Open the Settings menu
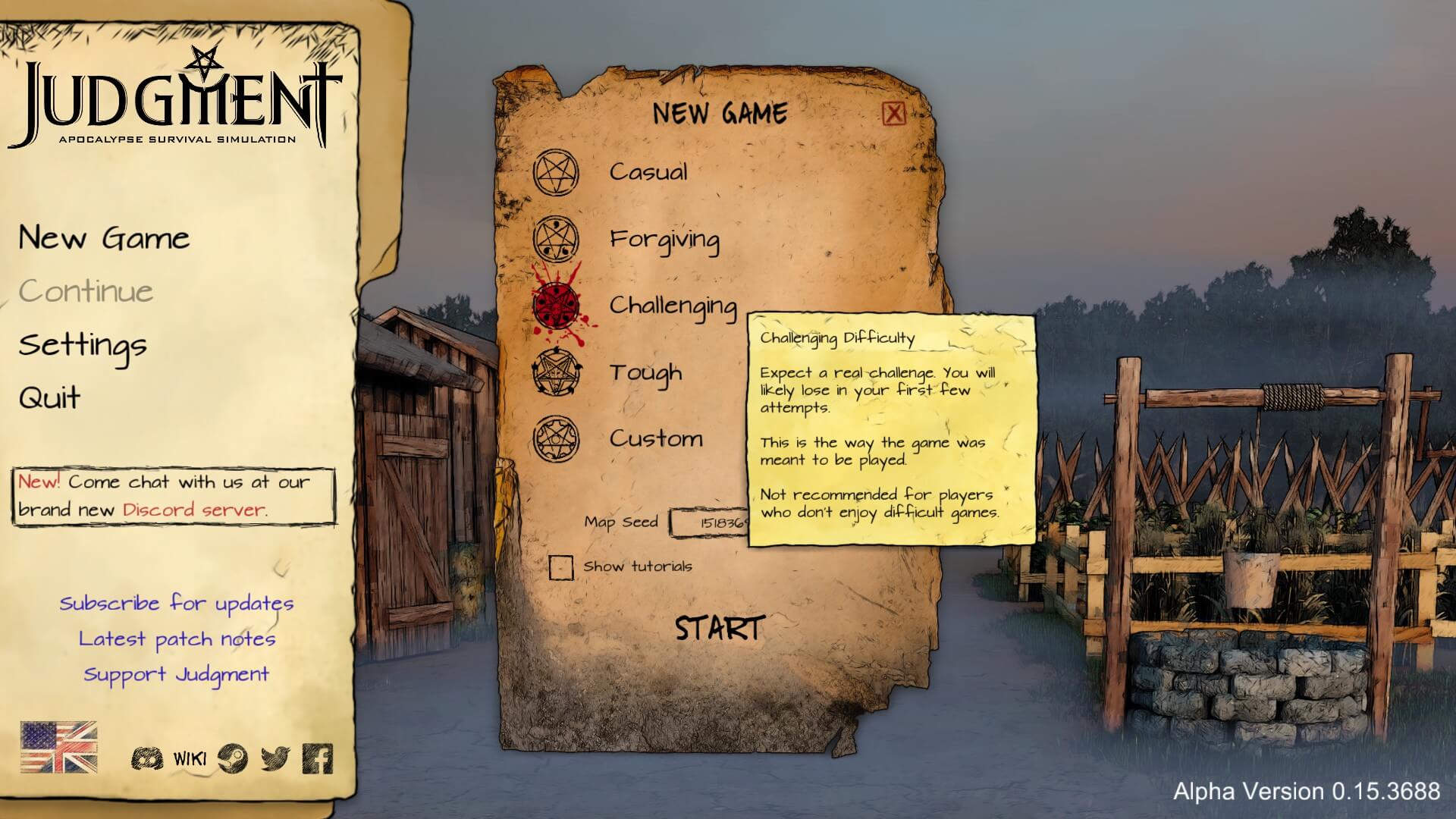Screen dimensions: 1456x819 point(83,345)
